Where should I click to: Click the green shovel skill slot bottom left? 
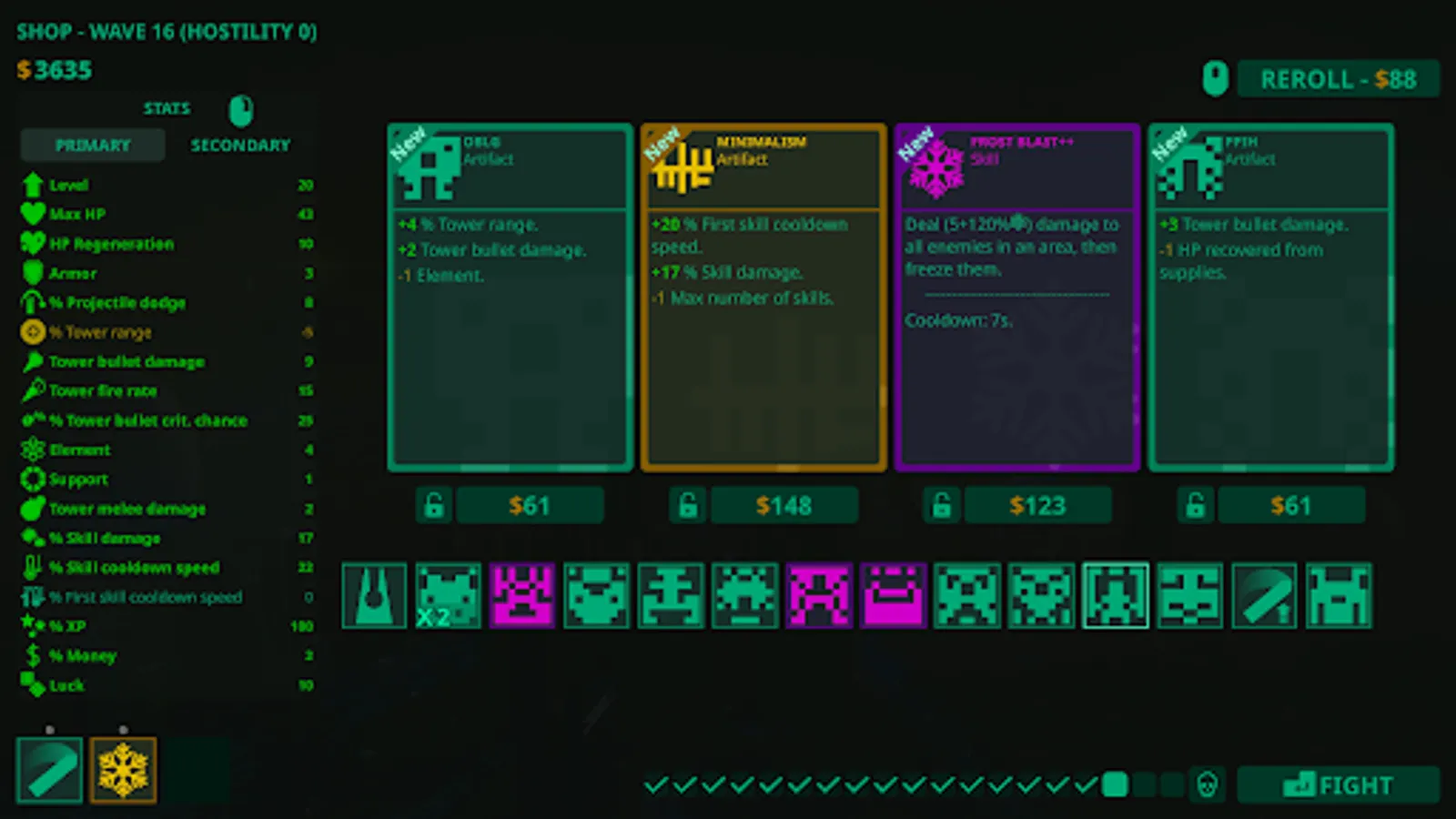pos(49,770)
